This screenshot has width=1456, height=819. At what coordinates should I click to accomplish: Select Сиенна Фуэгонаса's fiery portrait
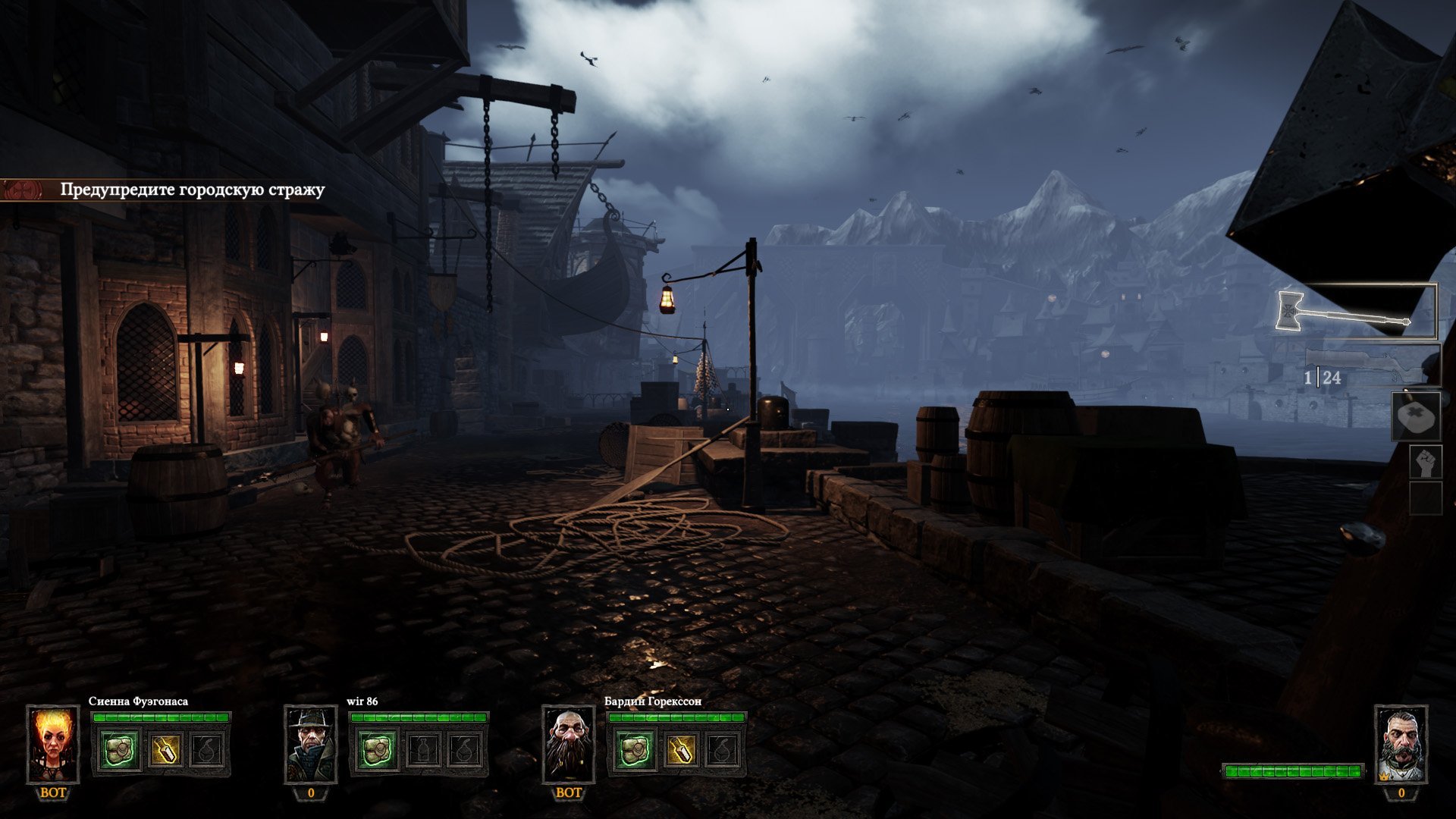coord(53,744)
